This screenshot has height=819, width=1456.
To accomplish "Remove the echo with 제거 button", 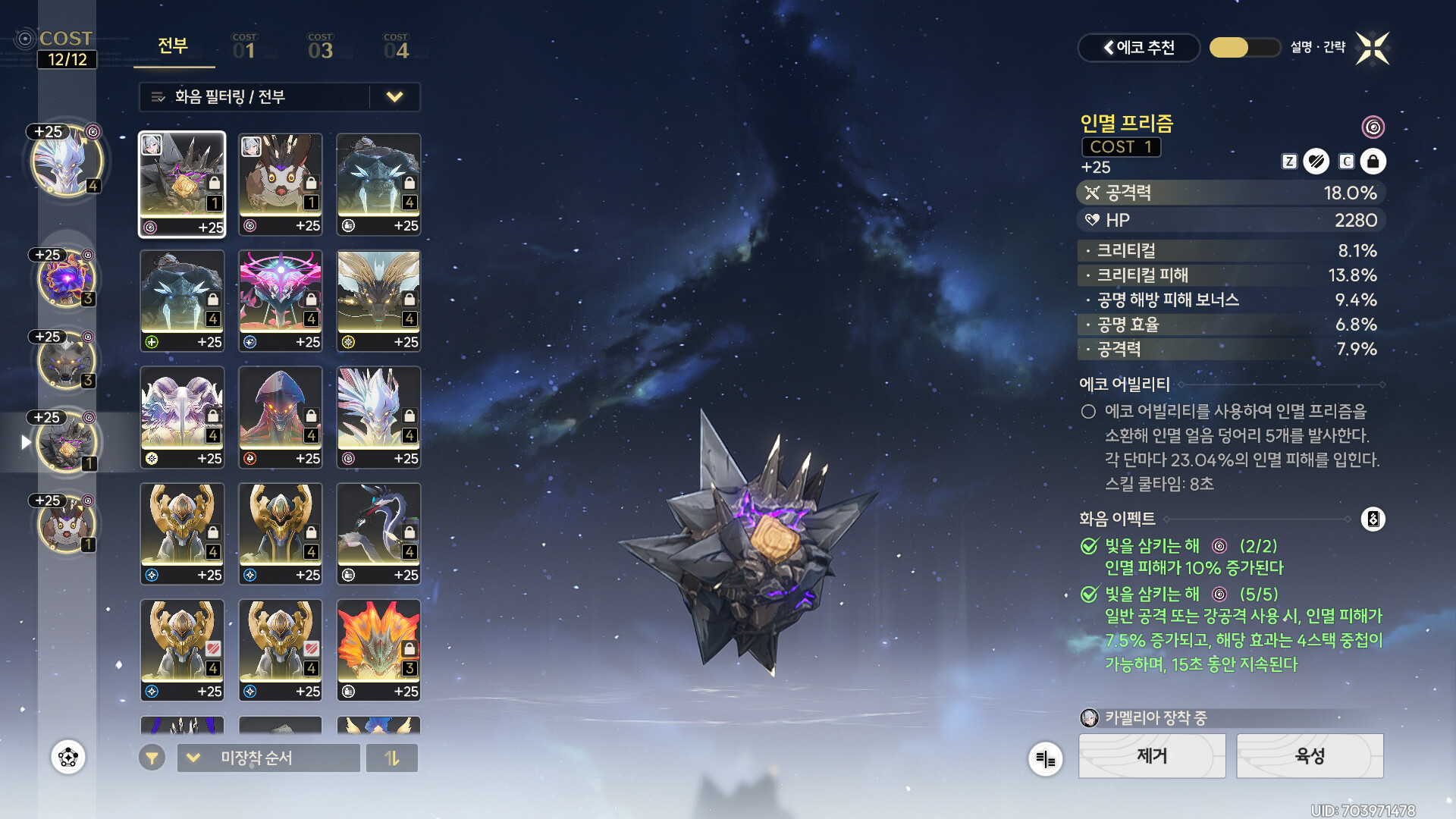I will pyautogui.click(x=1151, y=756).
